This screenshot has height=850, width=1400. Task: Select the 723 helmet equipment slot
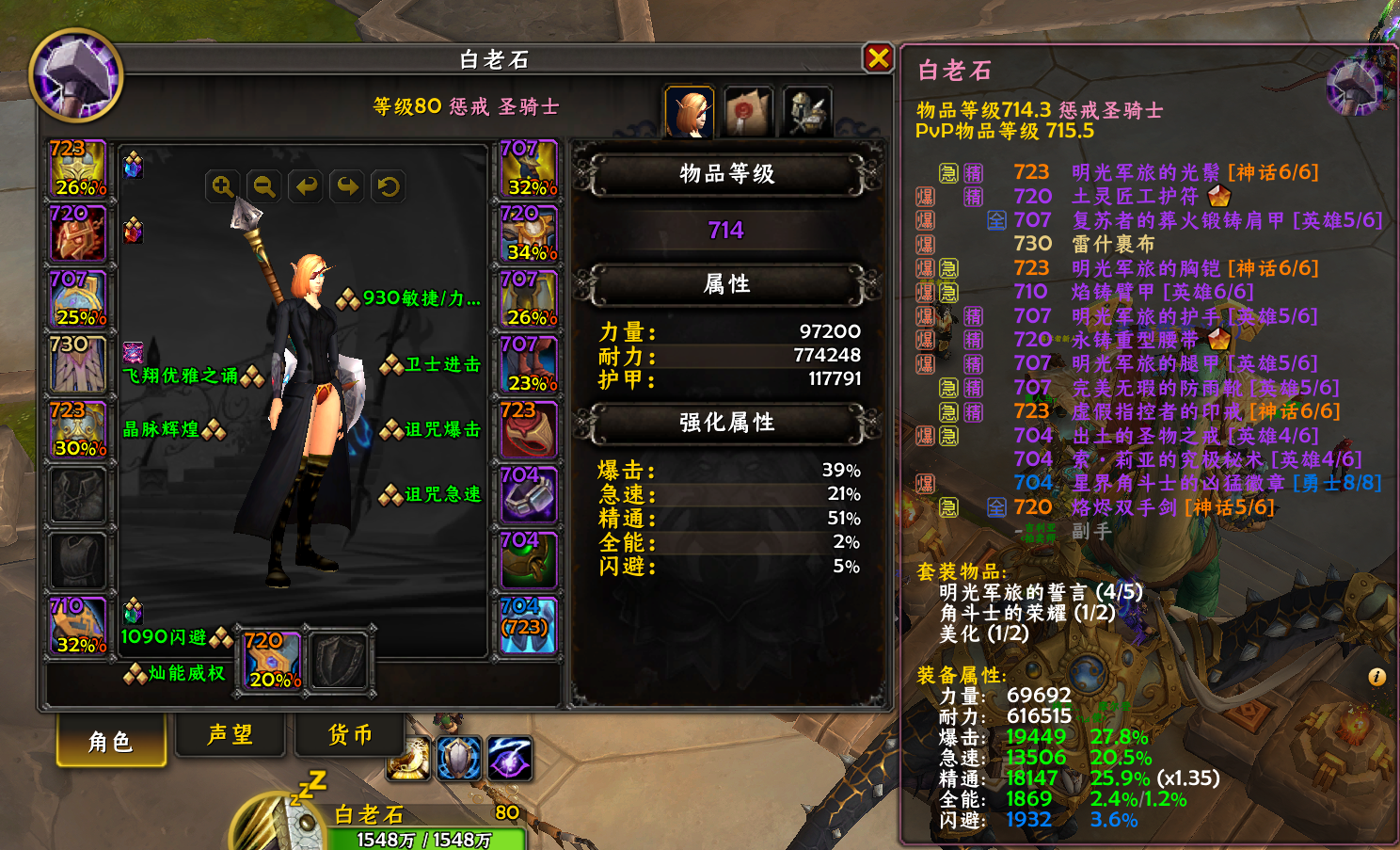click(78, 168)
